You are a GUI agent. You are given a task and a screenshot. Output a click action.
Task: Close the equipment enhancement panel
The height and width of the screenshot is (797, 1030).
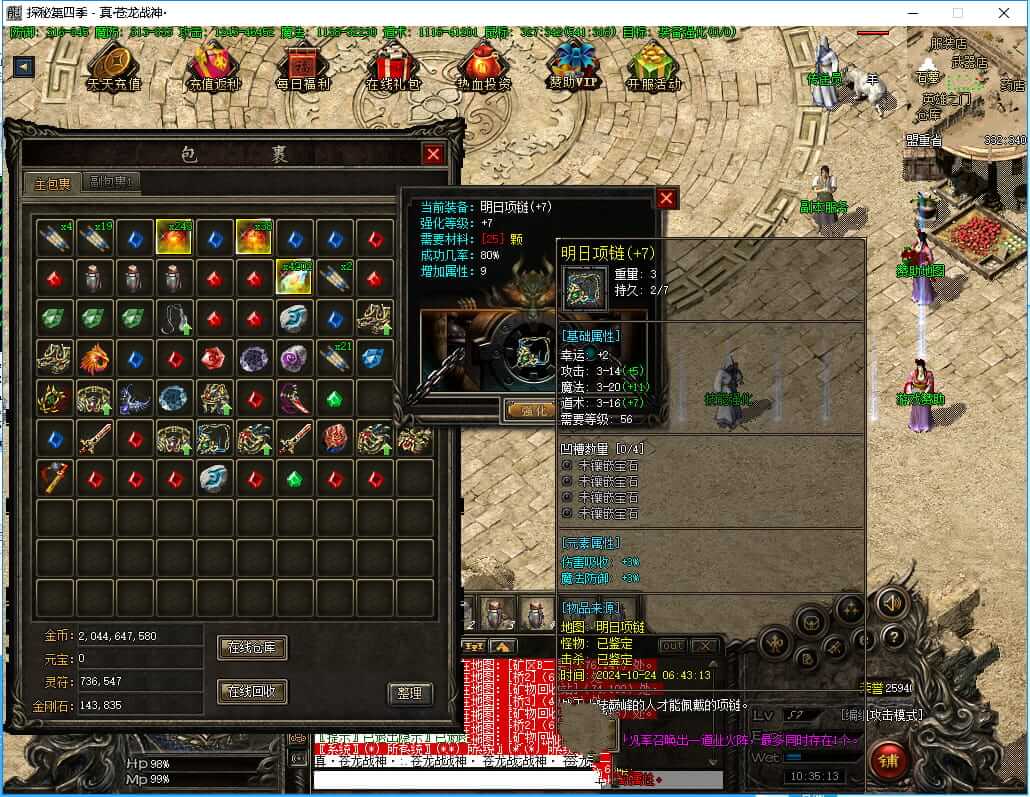click(x=667, y=198)
